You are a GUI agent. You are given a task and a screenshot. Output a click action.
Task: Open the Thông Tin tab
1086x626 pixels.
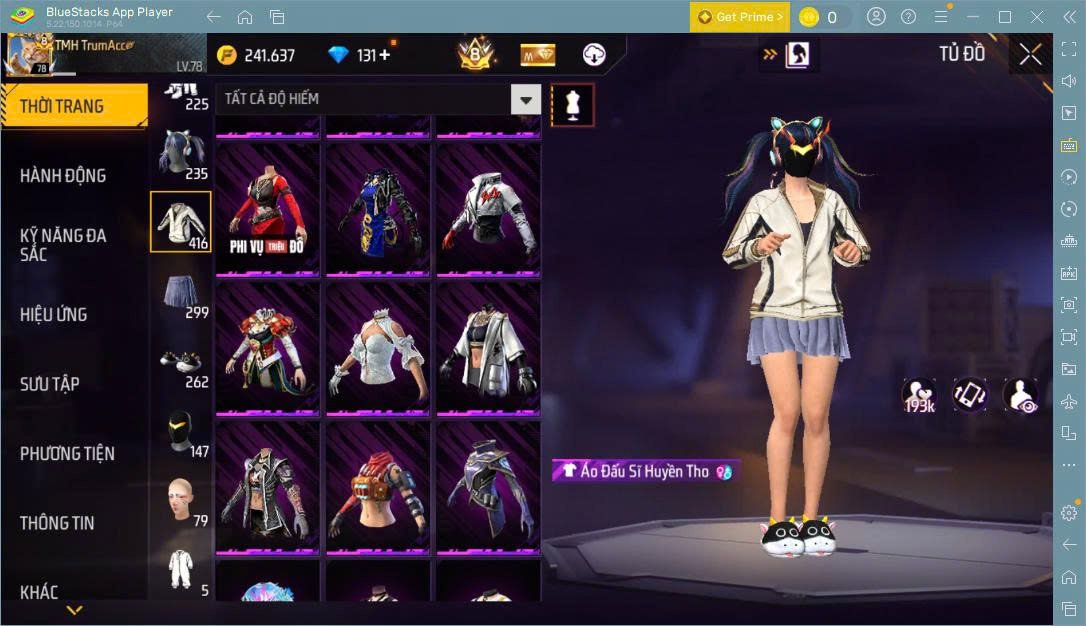57,523
